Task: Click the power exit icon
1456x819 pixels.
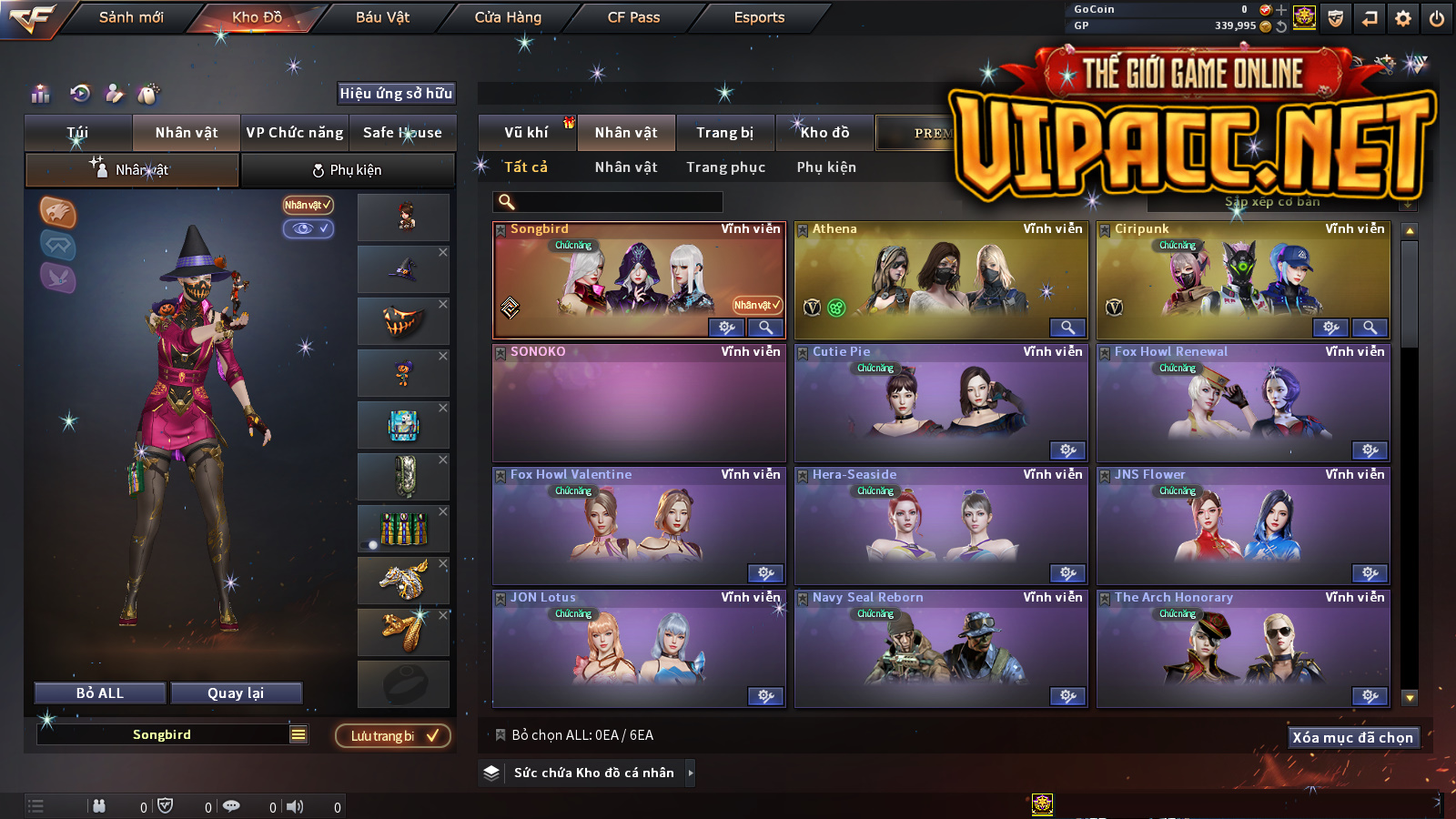Action: 1437,18
